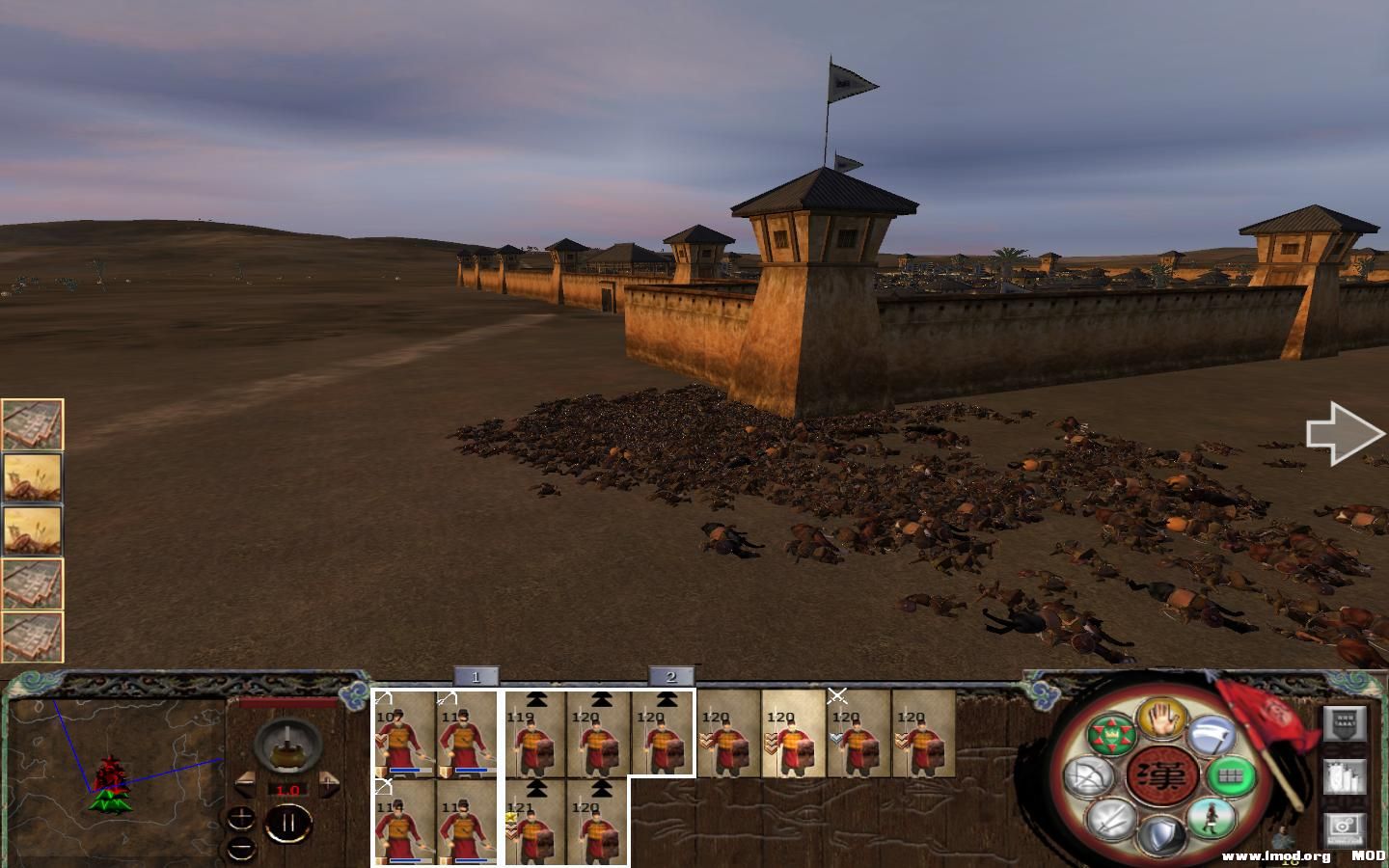Decrease battle speed with left arrow
Image resolution: width=1389 pixels, height=868 pixels.
(x=245, y=784)
